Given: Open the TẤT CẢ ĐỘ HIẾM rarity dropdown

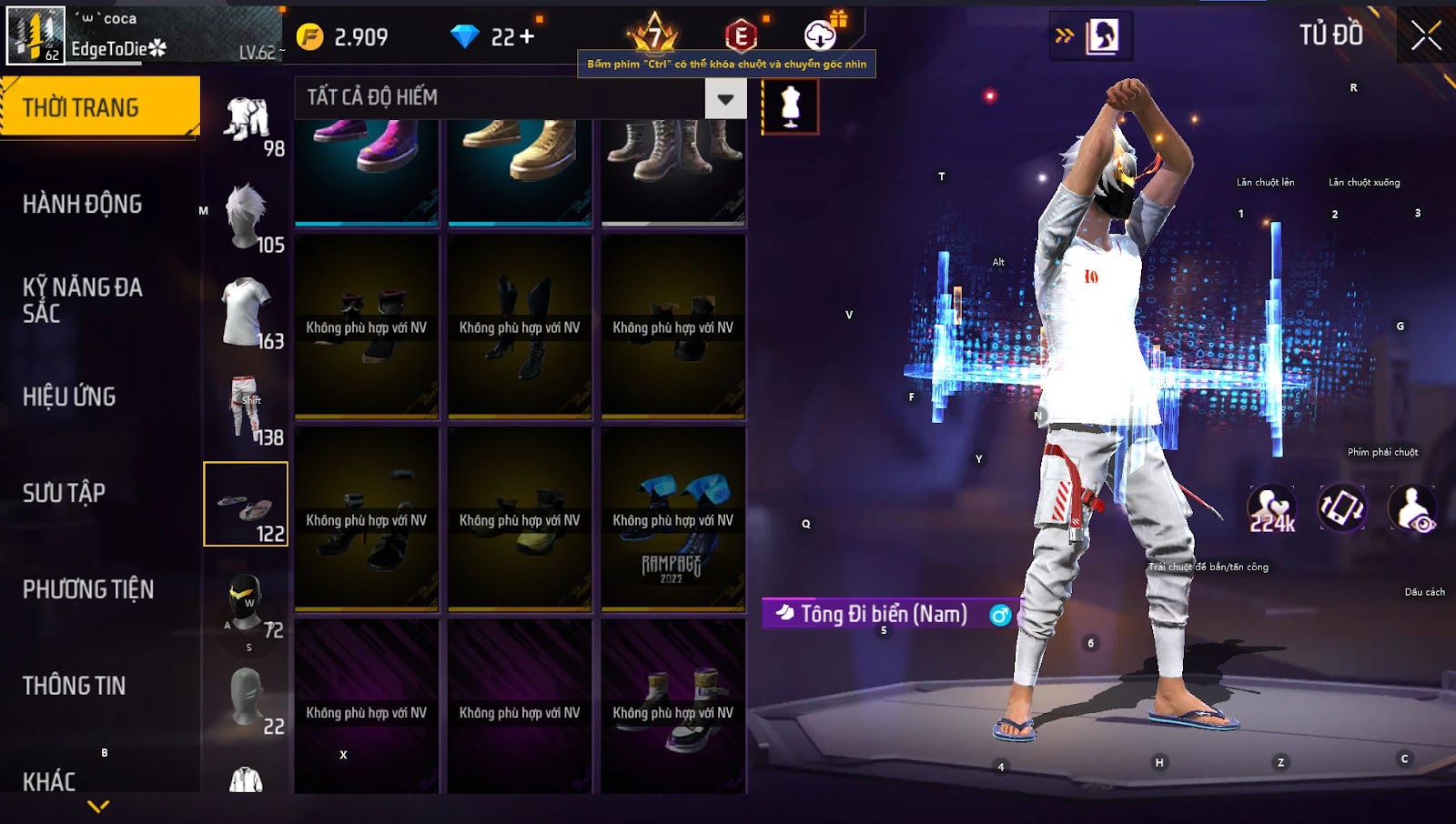Looking at the screenshot, I should coord(725,99).
